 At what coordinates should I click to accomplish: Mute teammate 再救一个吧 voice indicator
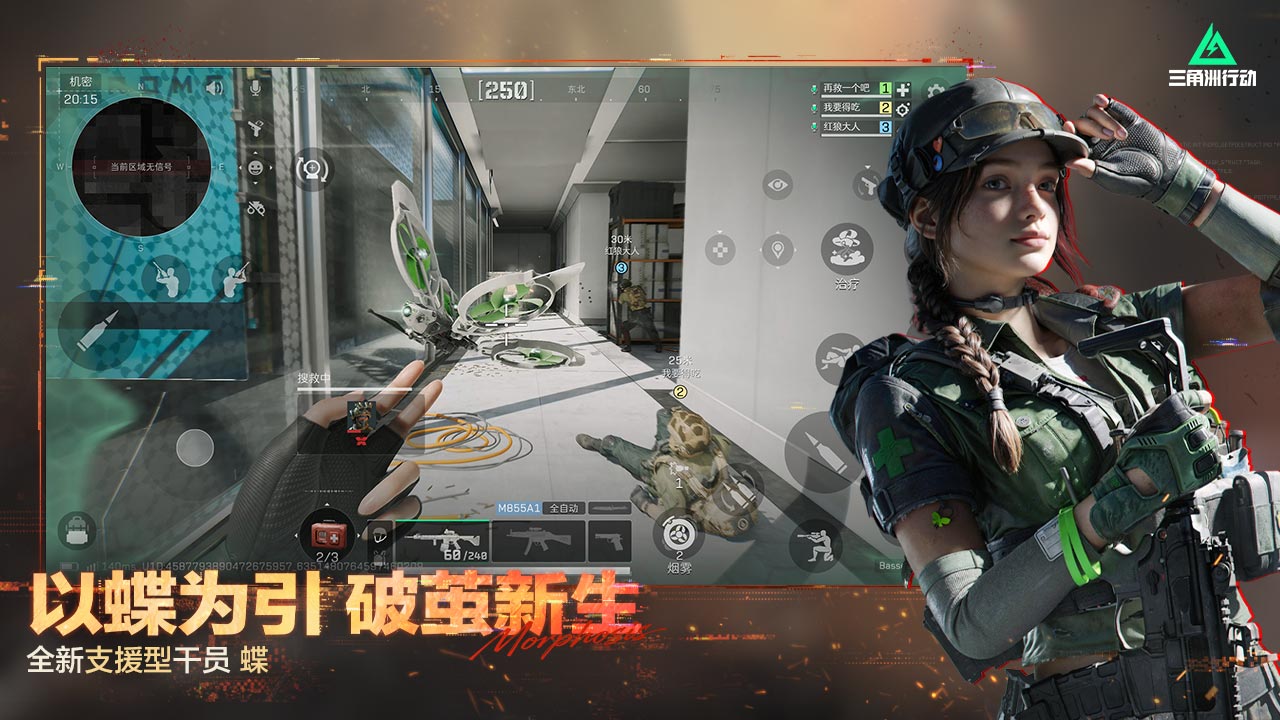coord(815,90)
